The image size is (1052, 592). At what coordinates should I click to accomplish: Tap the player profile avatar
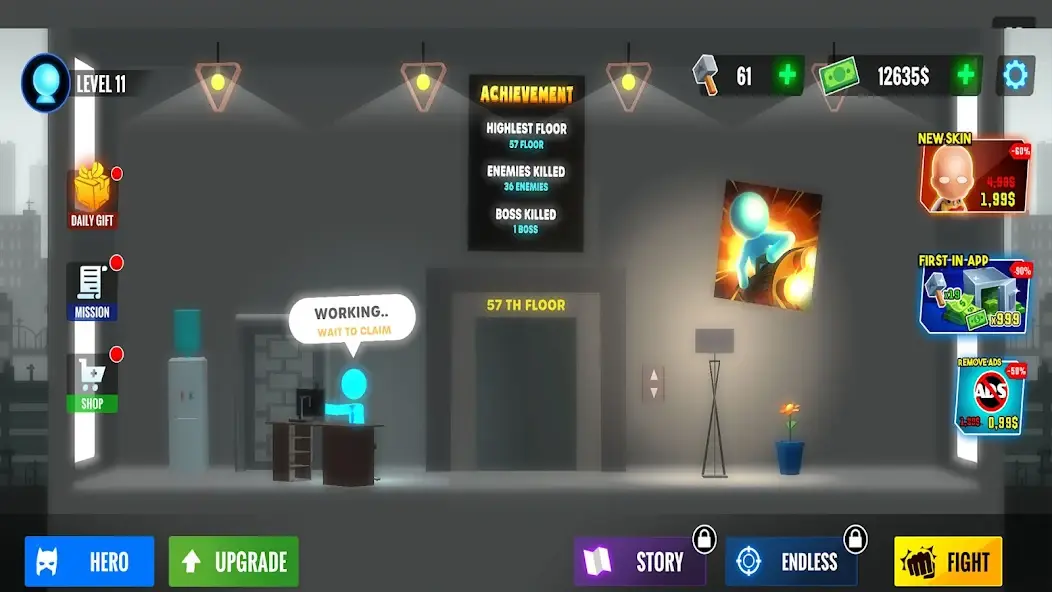(x=46, y=82)
